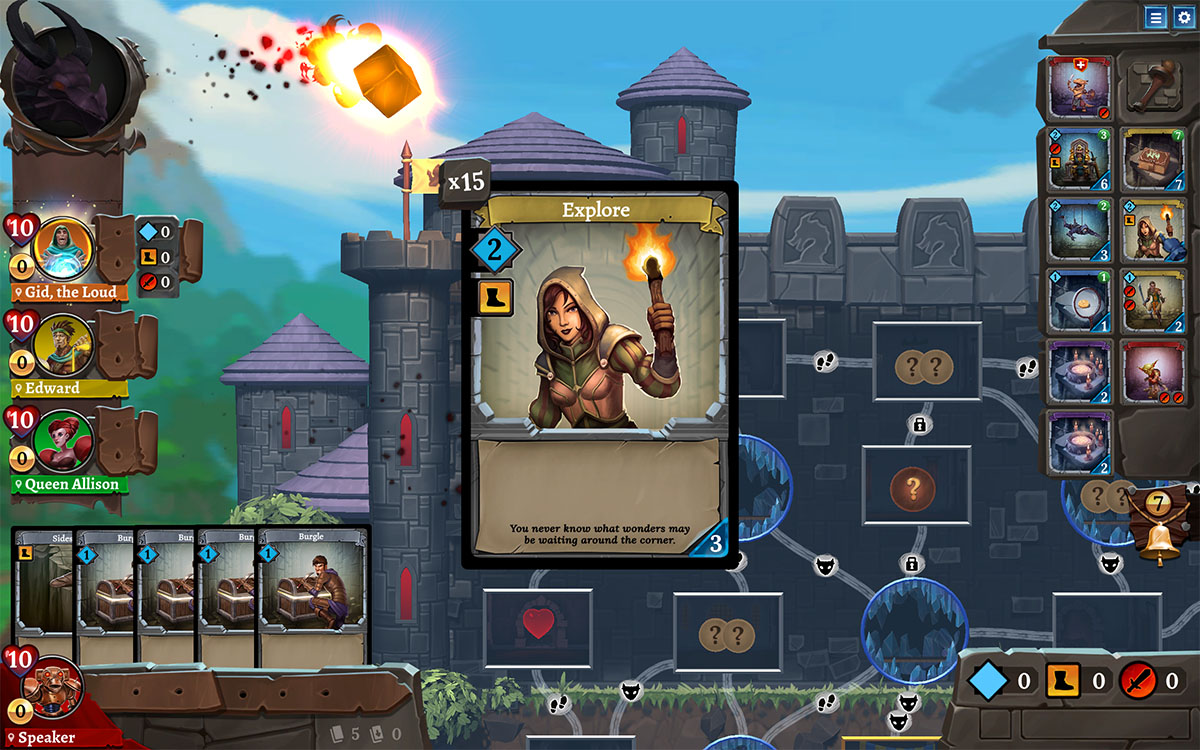
Task: Buy the treasure box card costing 7
Action: click(x=1153, y=159)
